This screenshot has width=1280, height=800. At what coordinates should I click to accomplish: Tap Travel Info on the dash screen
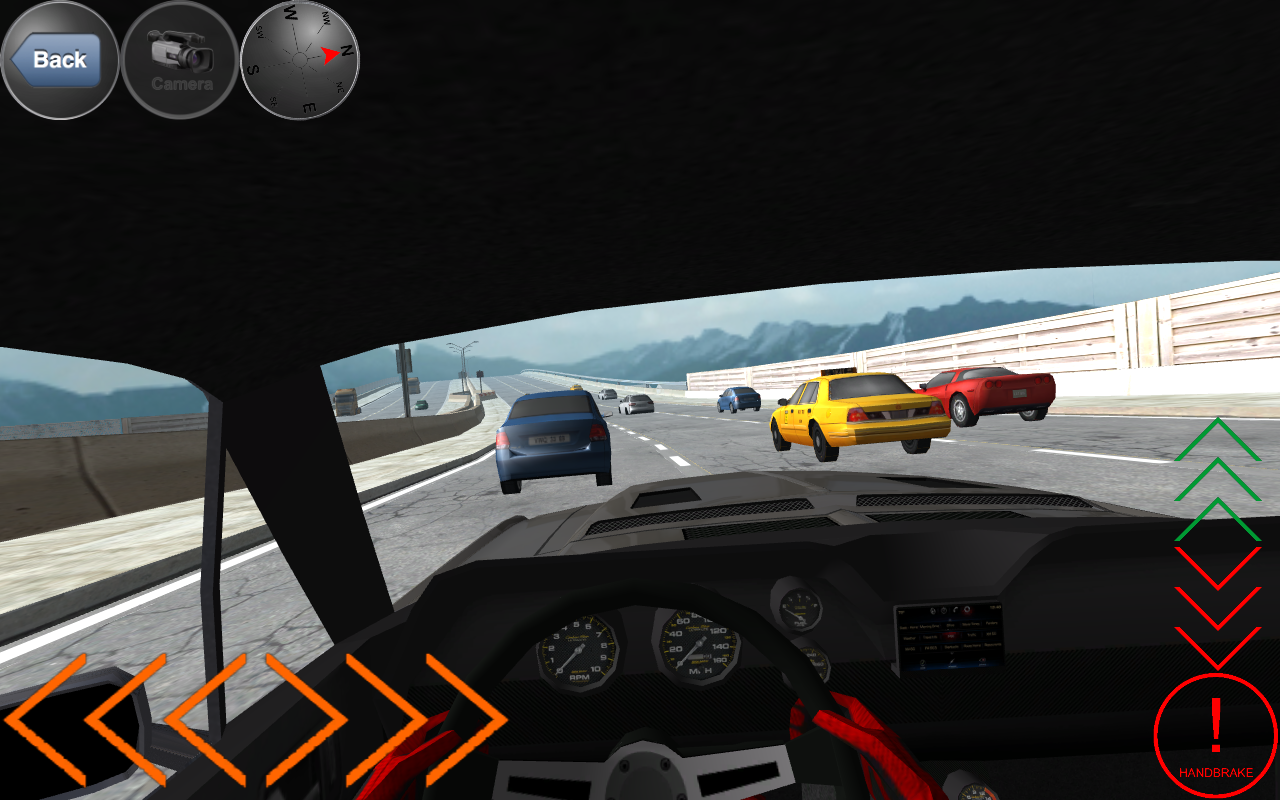[930, 638]
